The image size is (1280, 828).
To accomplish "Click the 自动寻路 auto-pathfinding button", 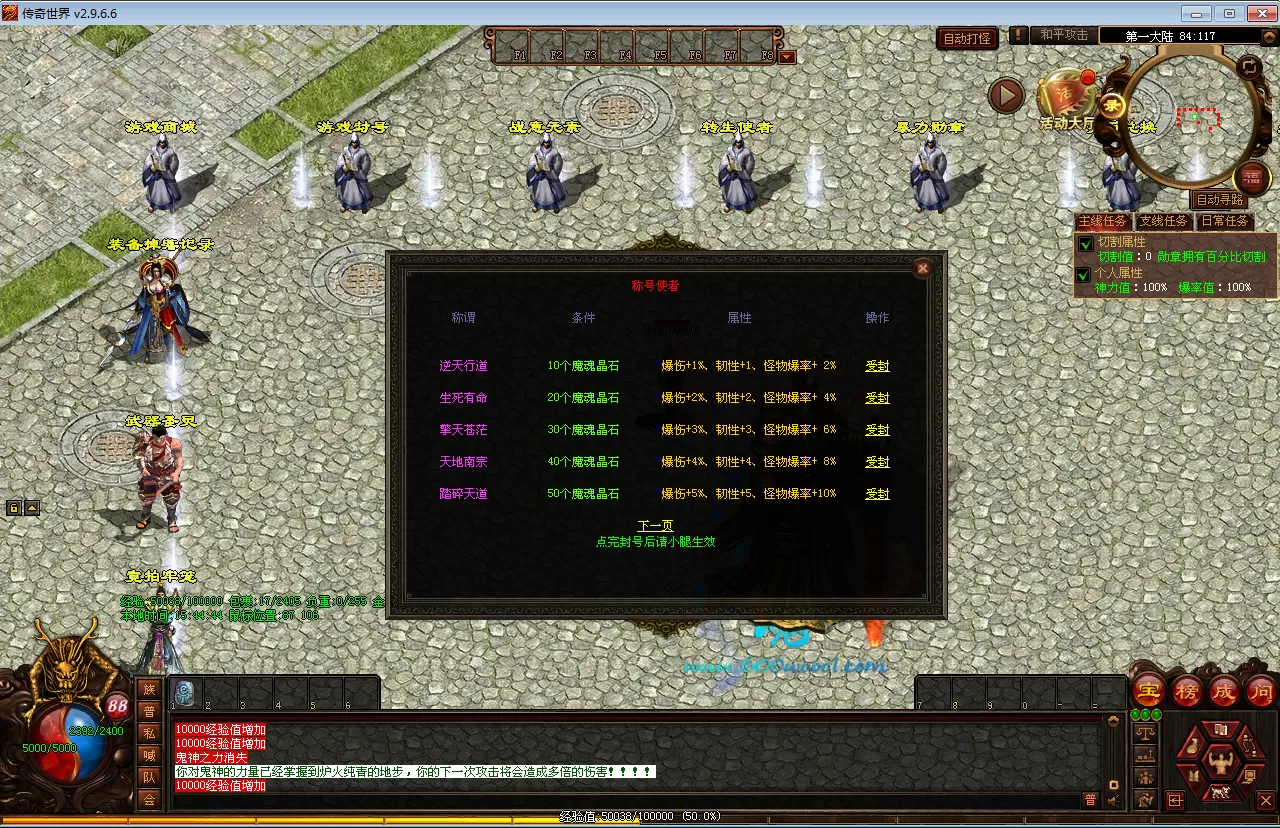I will (1221, 200).
